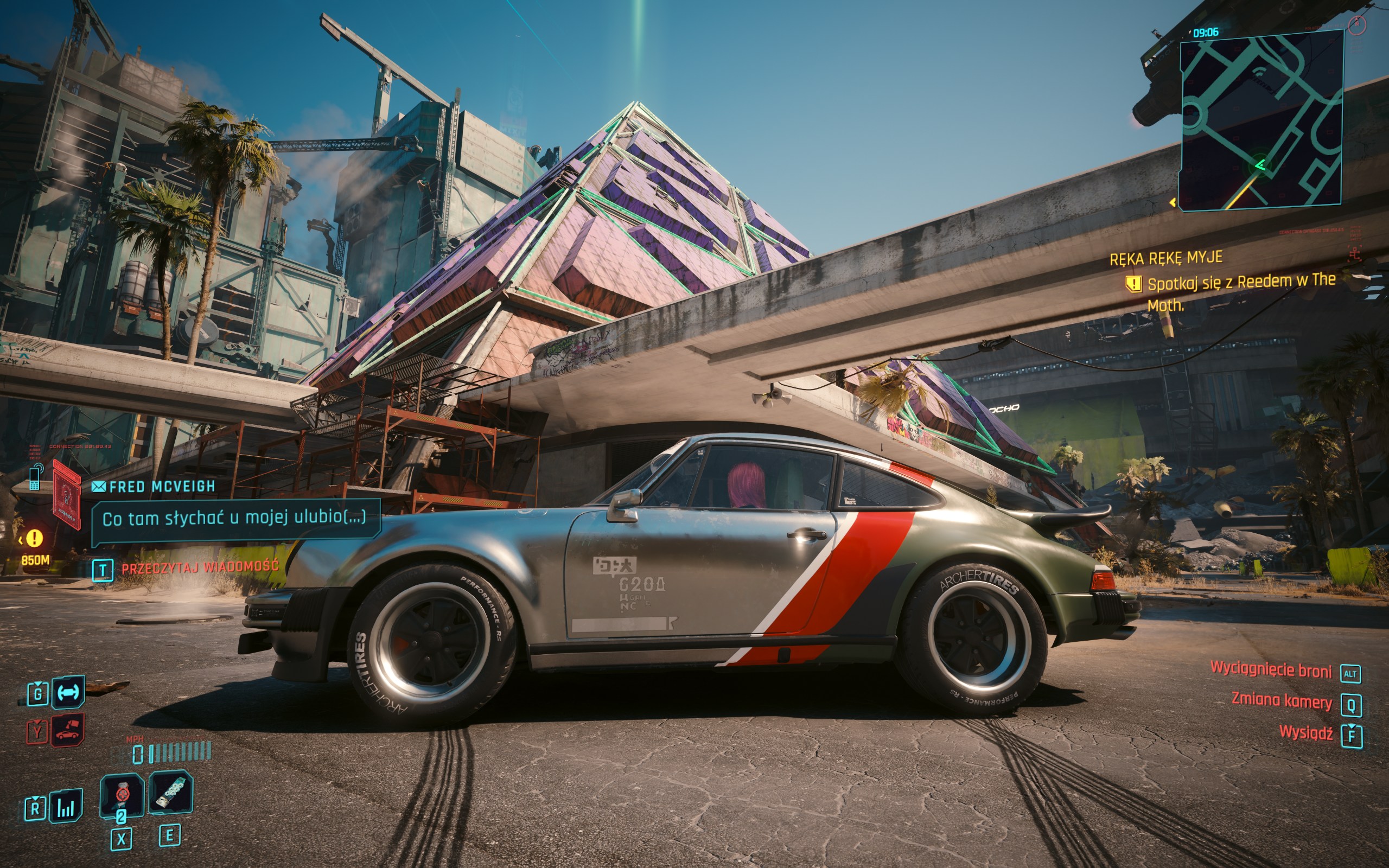Open the radio signal-bars icon
The width and height of the screenshot is (1389, 868).
[66, 806]
